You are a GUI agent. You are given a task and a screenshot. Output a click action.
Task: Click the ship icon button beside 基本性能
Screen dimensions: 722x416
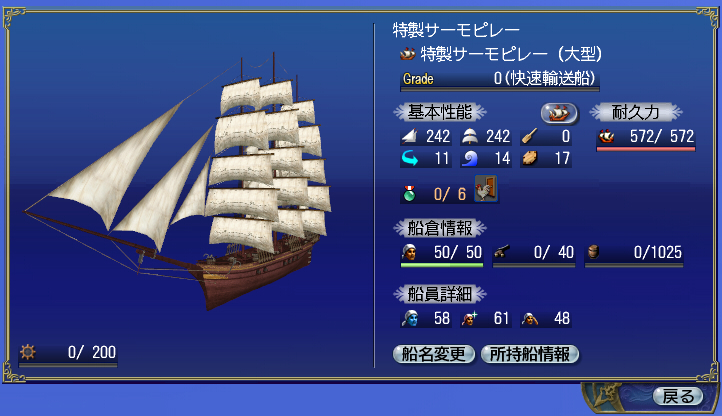(x=561, y=112)
